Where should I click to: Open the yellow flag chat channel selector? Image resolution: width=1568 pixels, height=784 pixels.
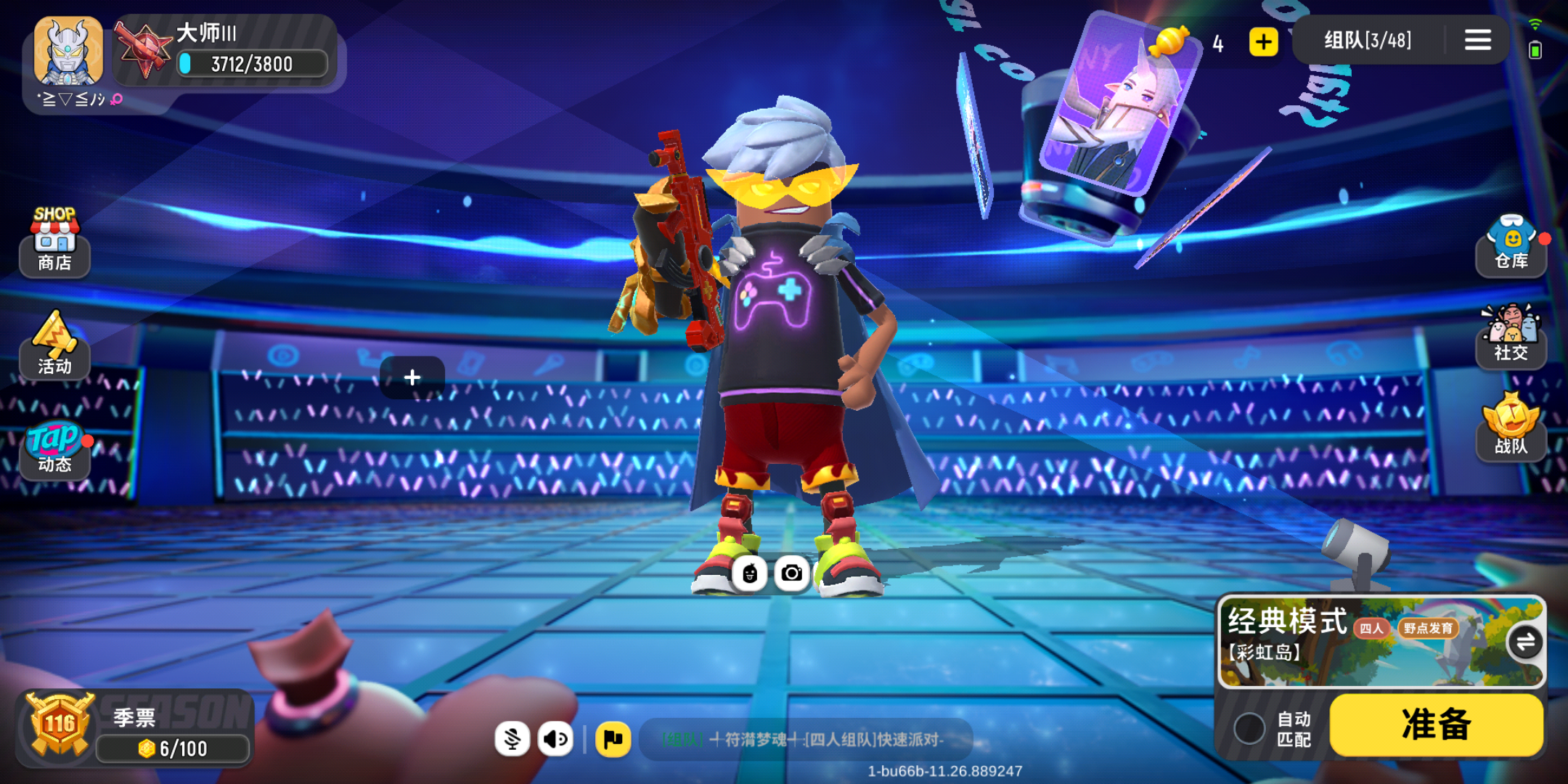pos(613,738)
